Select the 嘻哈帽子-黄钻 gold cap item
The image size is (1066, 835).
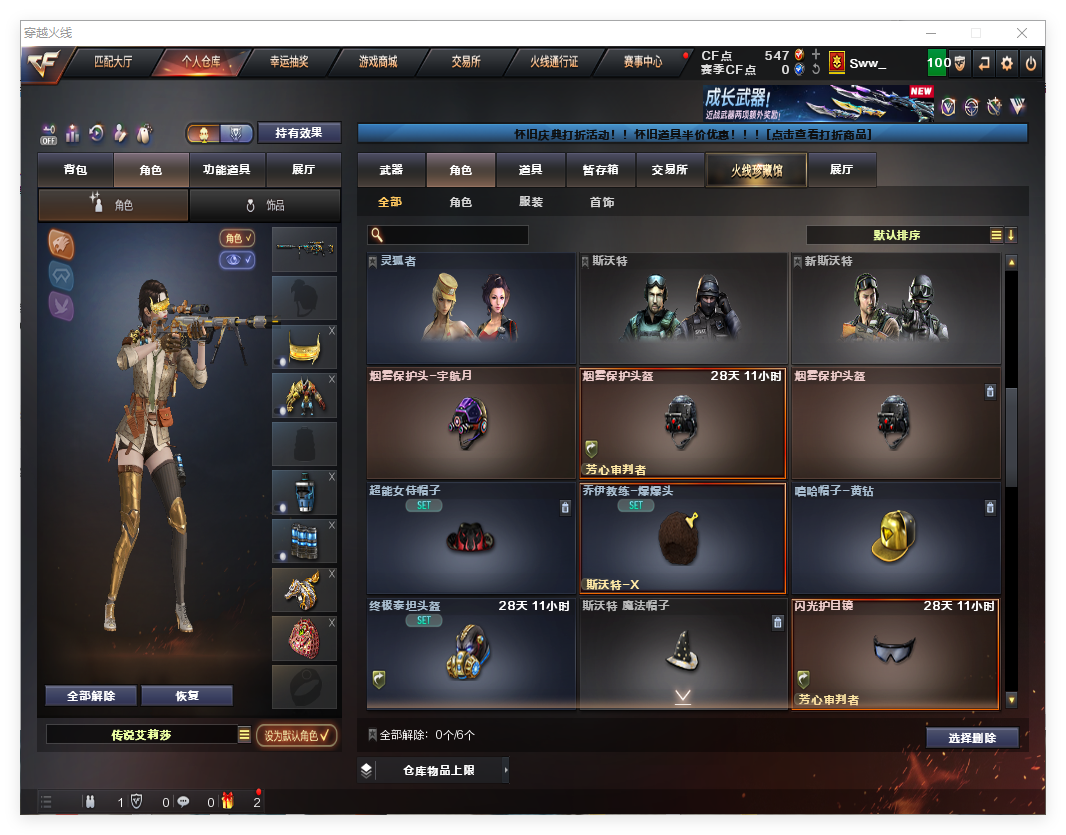tap(895, 538)
